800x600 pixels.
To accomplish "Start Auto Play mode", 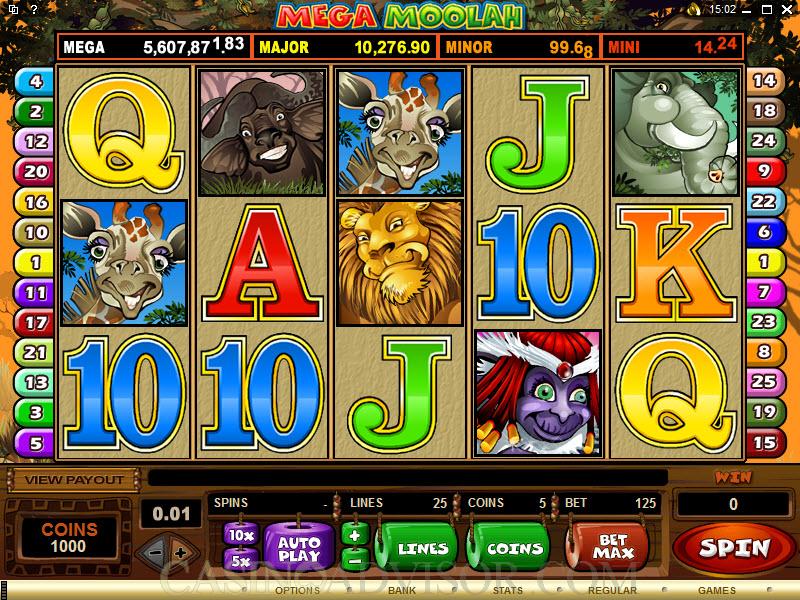I will tap(298, 546).
